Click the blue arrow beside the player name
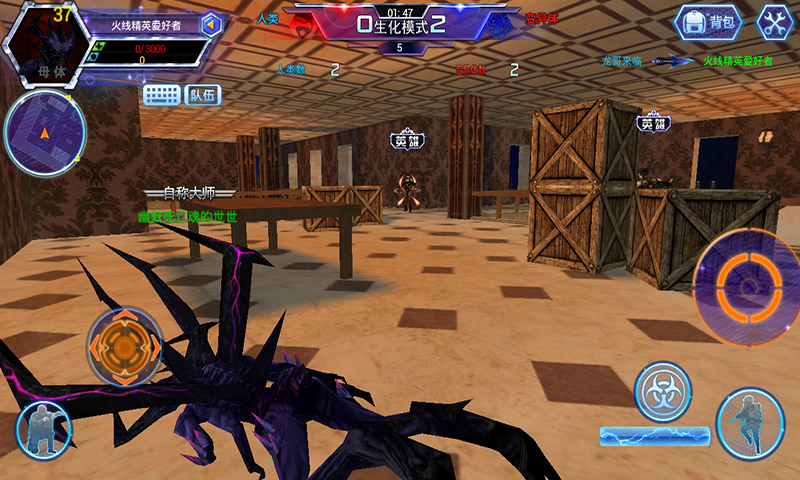 pyautogui.click(x=211, y=26)
